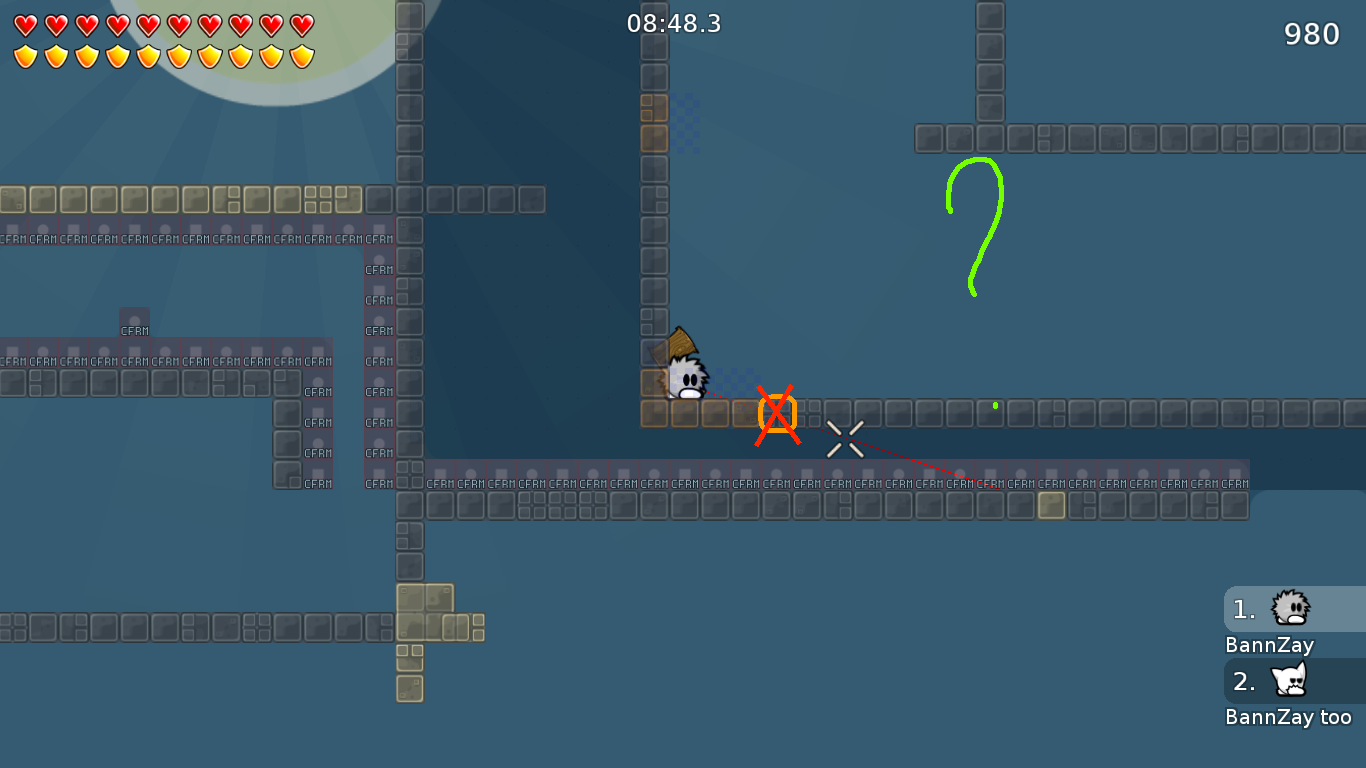Click the orange X spawn marker
This screenshot has height=768, width=1366.
(777, 413)
